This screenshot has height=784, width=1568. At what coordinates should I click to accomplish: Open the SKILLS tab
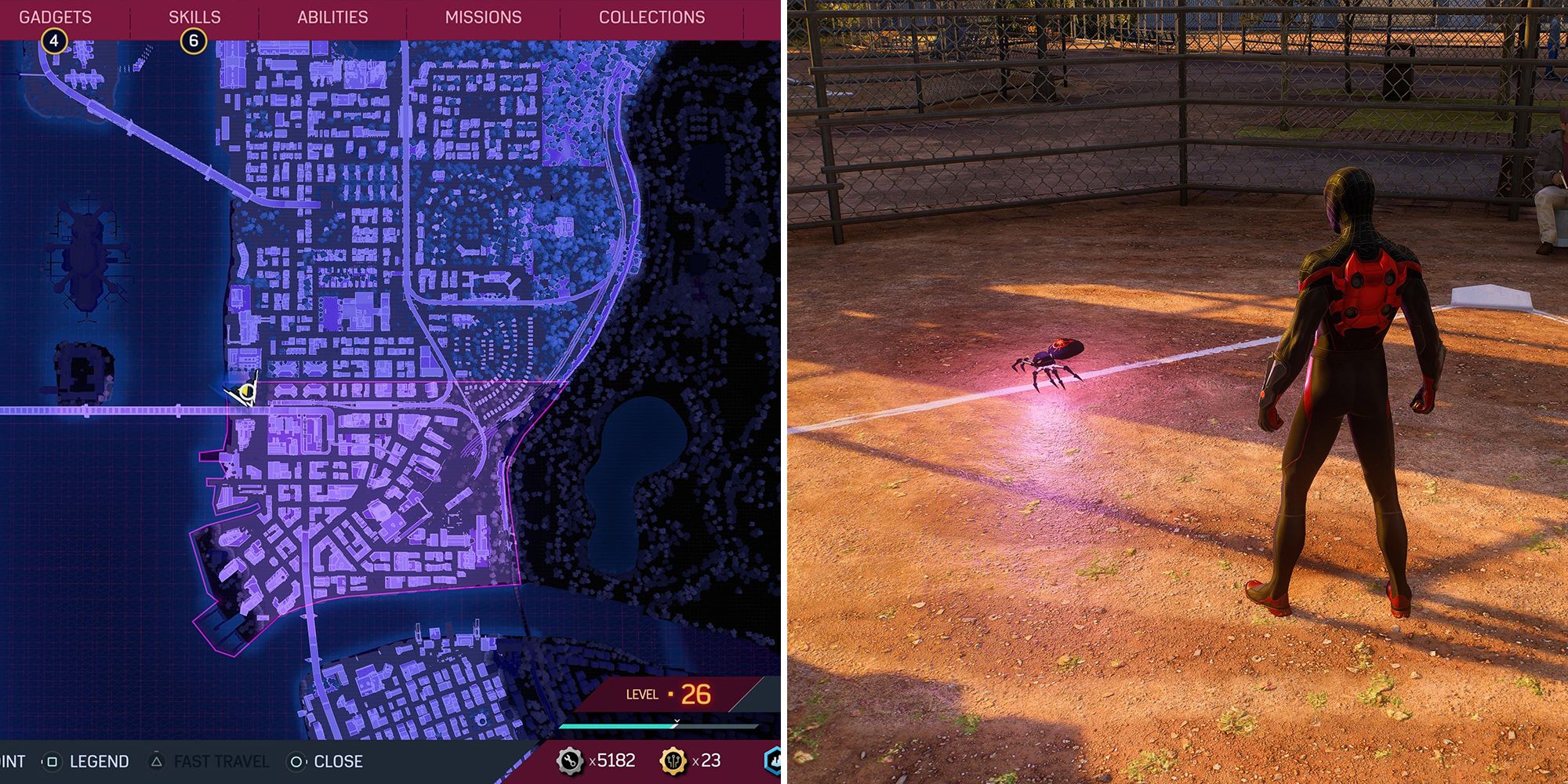194,14
